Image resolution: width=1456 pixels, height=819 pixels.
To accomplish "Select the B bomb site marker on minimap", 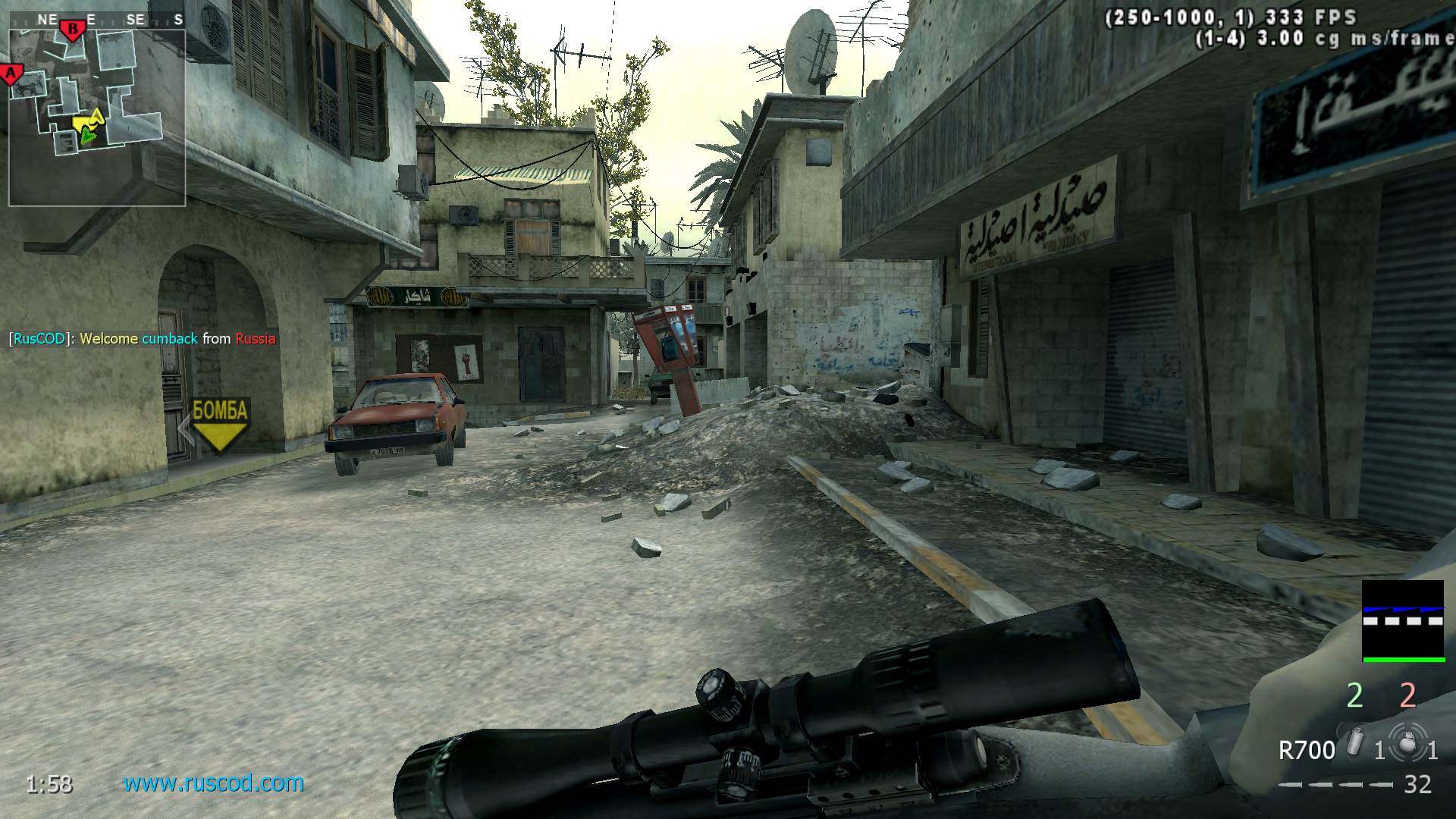I will click(73, 30).
